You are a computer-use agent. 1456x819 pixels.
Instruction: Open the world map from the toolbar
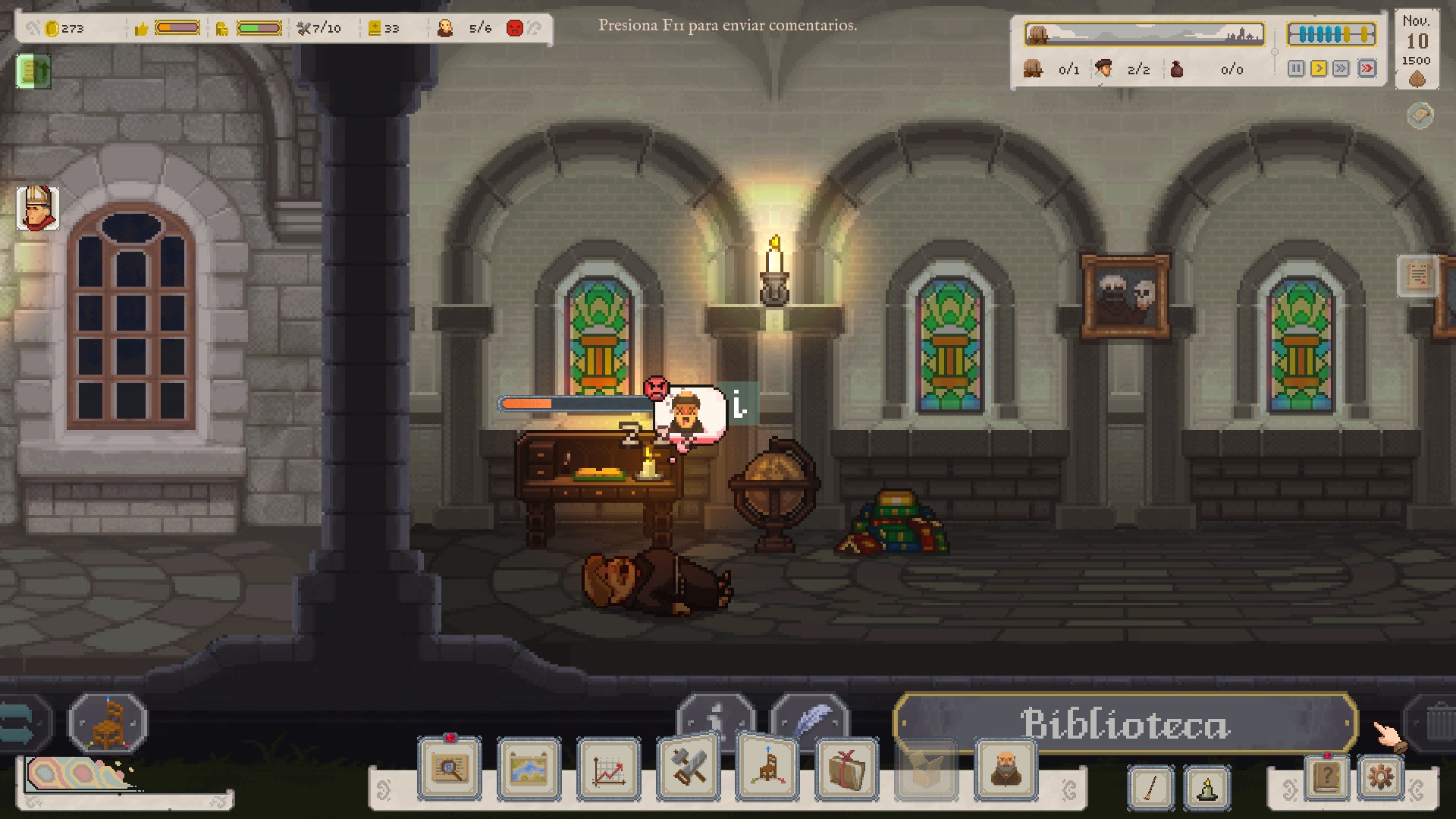529,769
